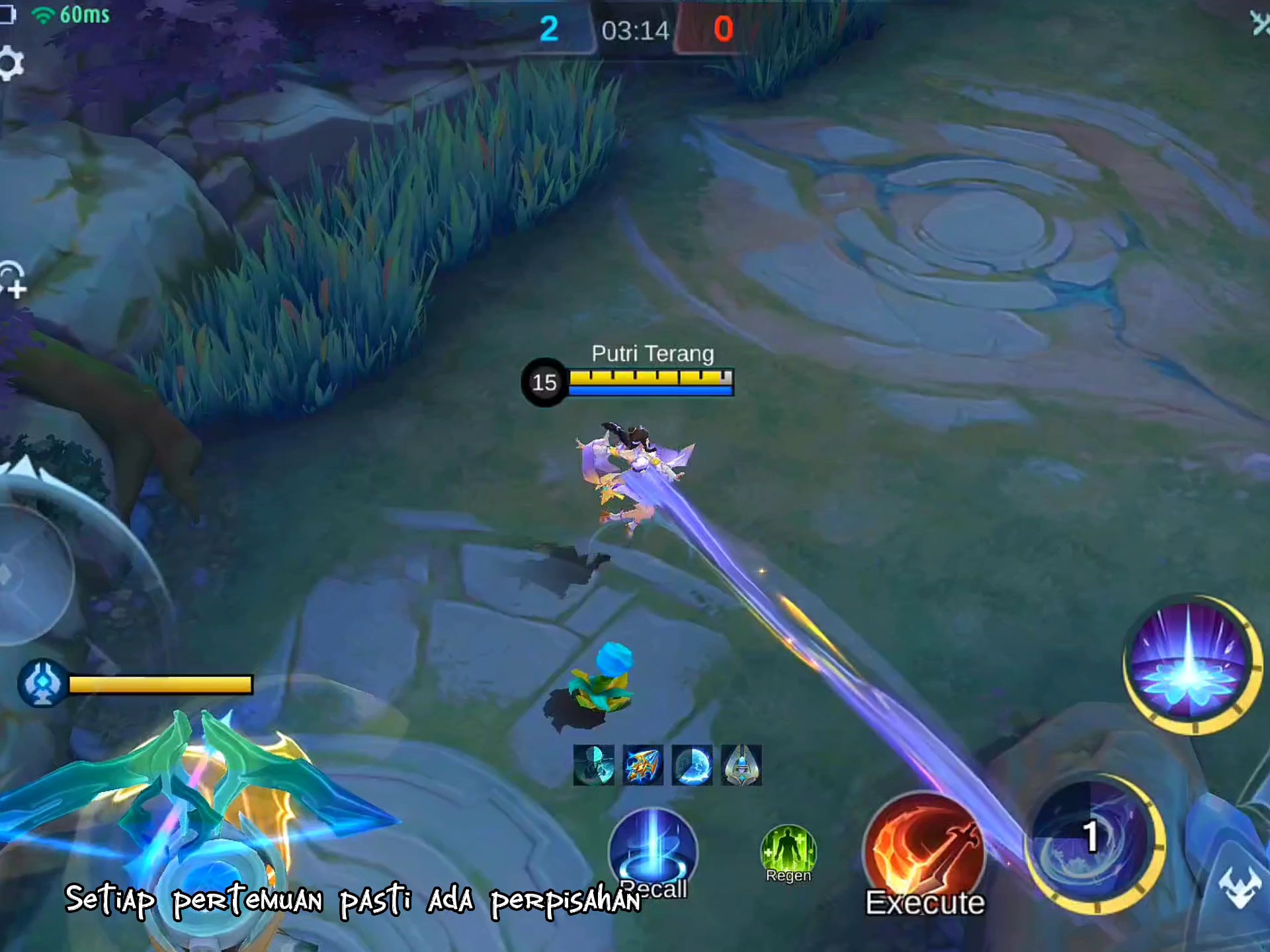Tap the Recall button
The width and height of the screenshot is (1270, 952).
tap(653, 853)
